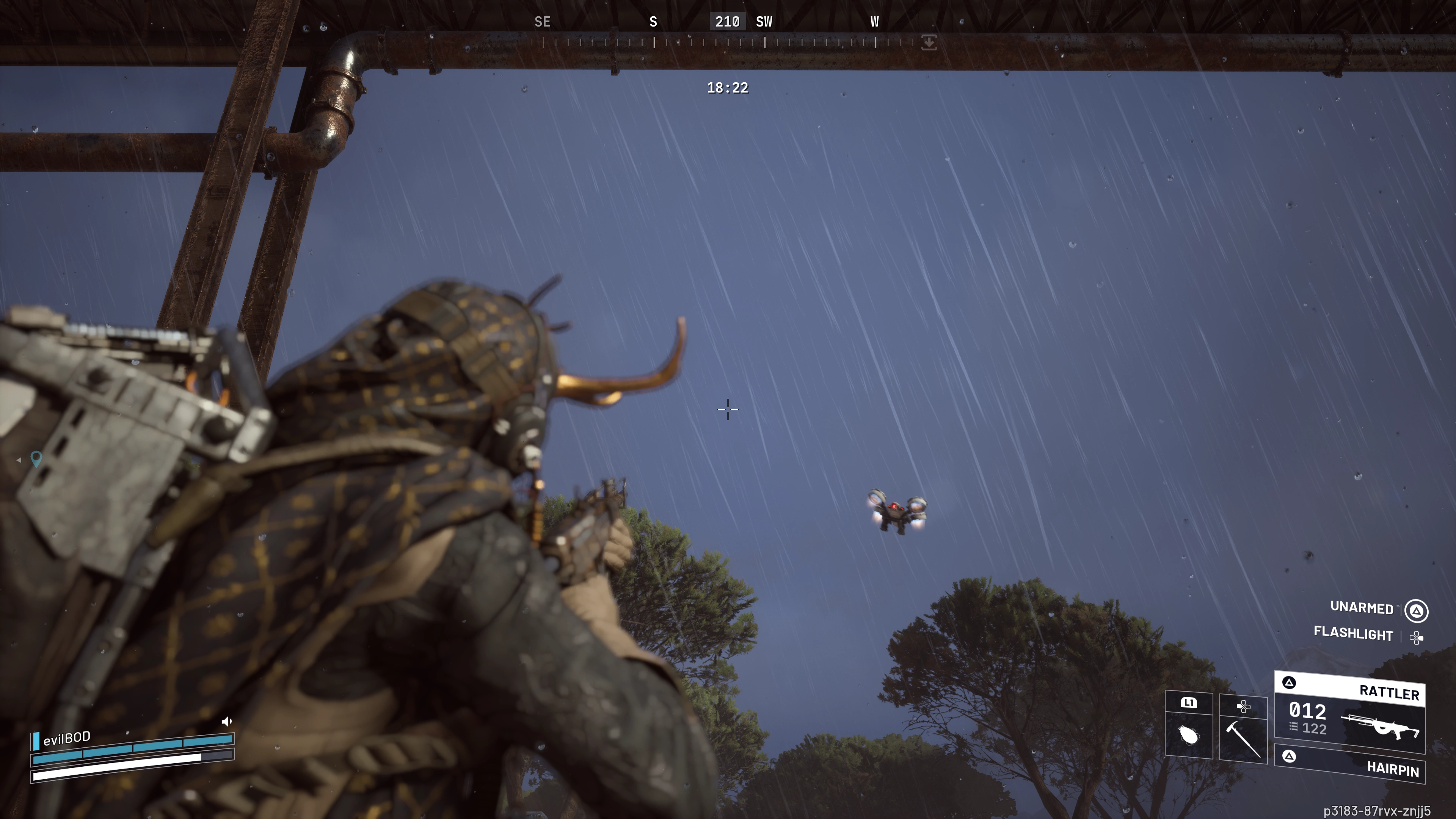
Task: Click the blue waypoint pin marker
Action: pyautogui.click(x=37, y=459)
